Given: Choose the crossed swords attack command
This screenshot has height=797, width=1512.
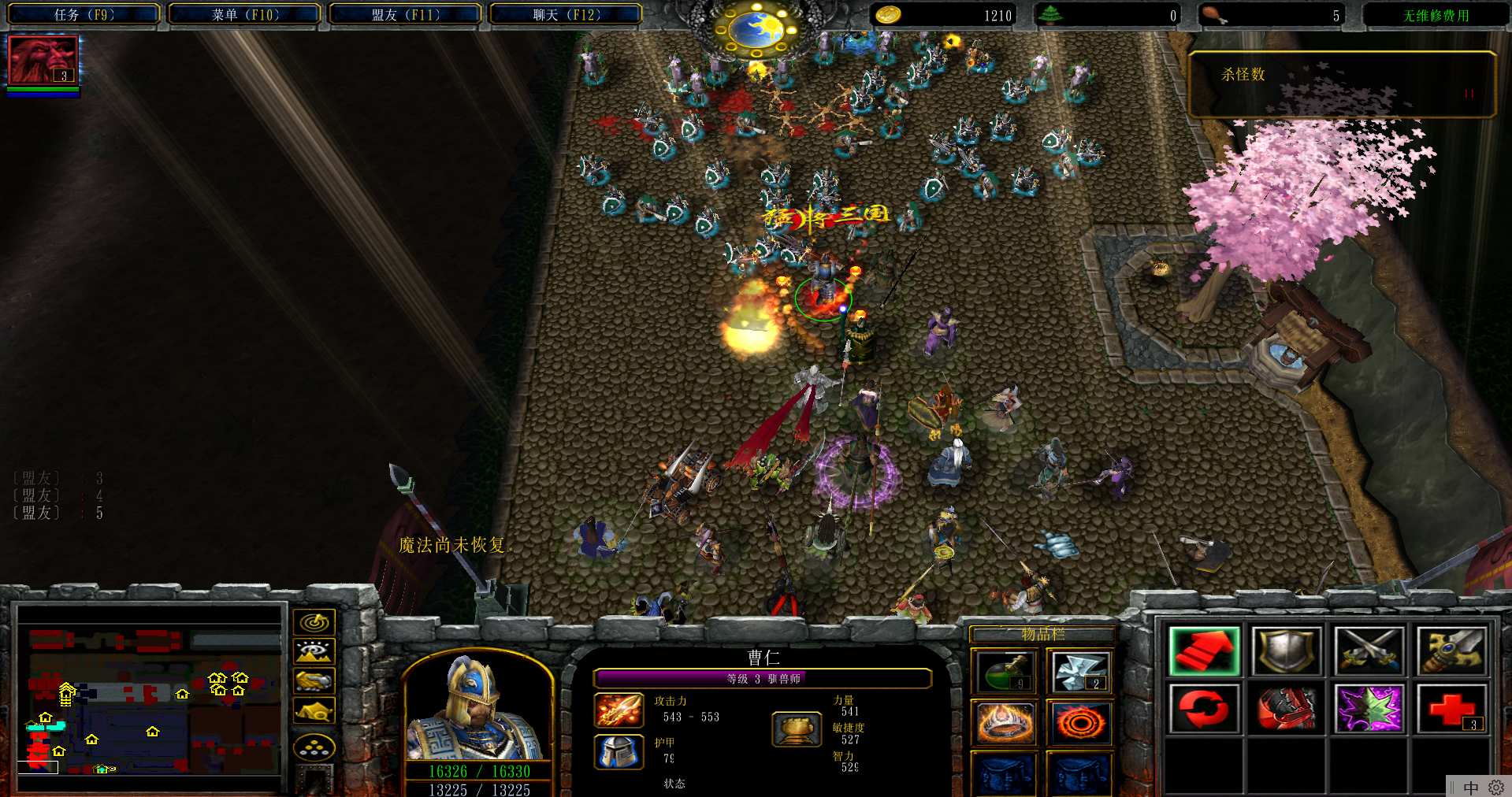Looking at the screenshot, I should (x=1369, y=651).
